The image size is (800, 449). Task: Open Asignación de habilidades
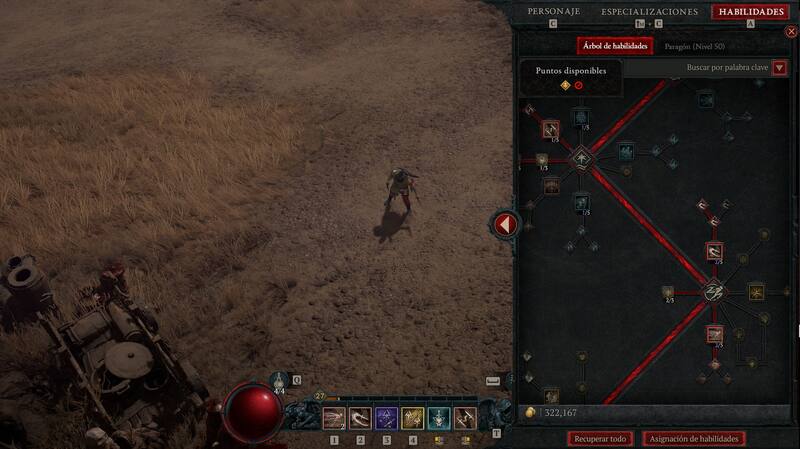[695, 438]
